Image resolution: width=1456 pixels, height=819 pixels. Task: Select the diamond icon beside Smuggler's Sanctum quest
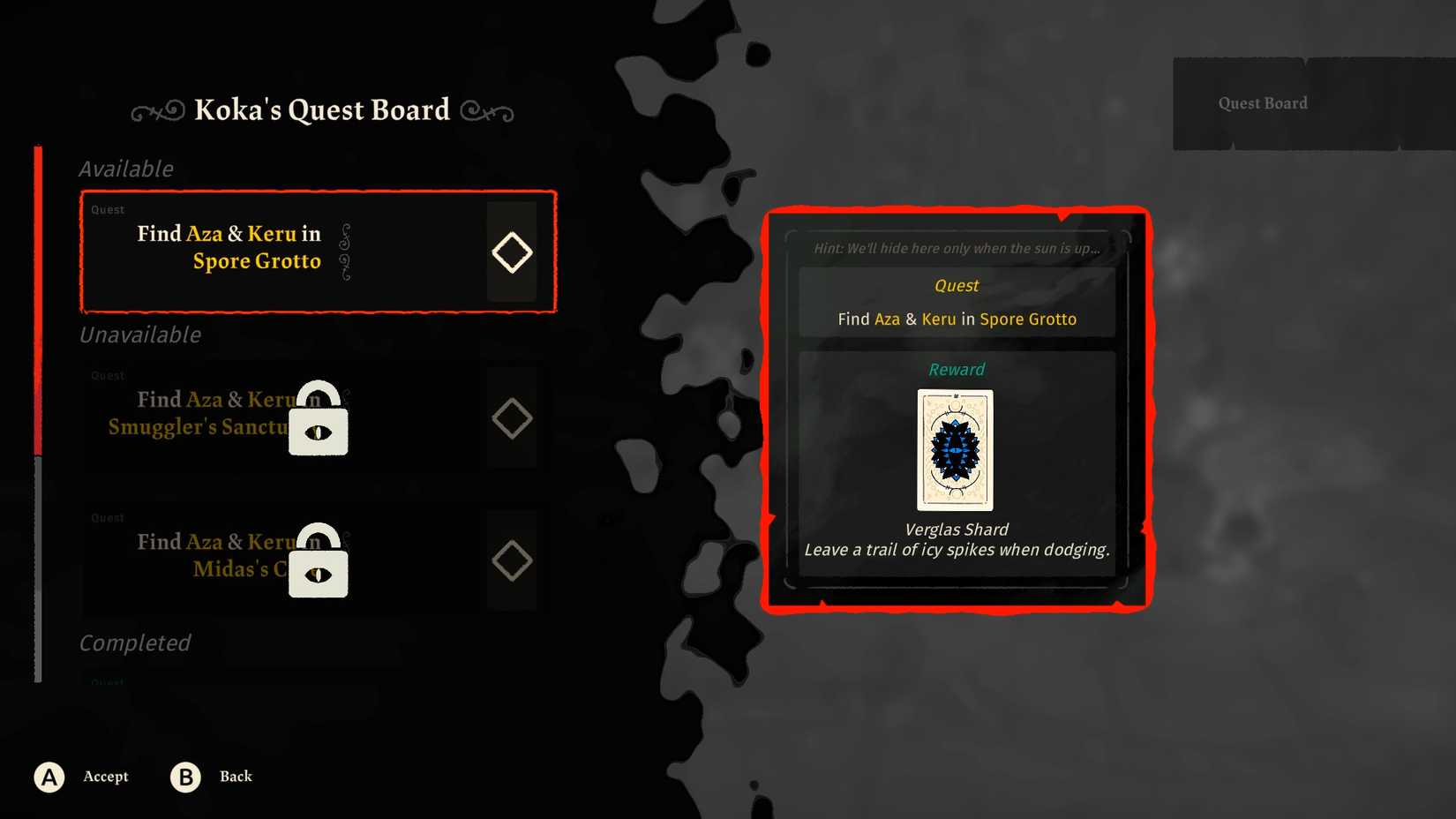512,418
